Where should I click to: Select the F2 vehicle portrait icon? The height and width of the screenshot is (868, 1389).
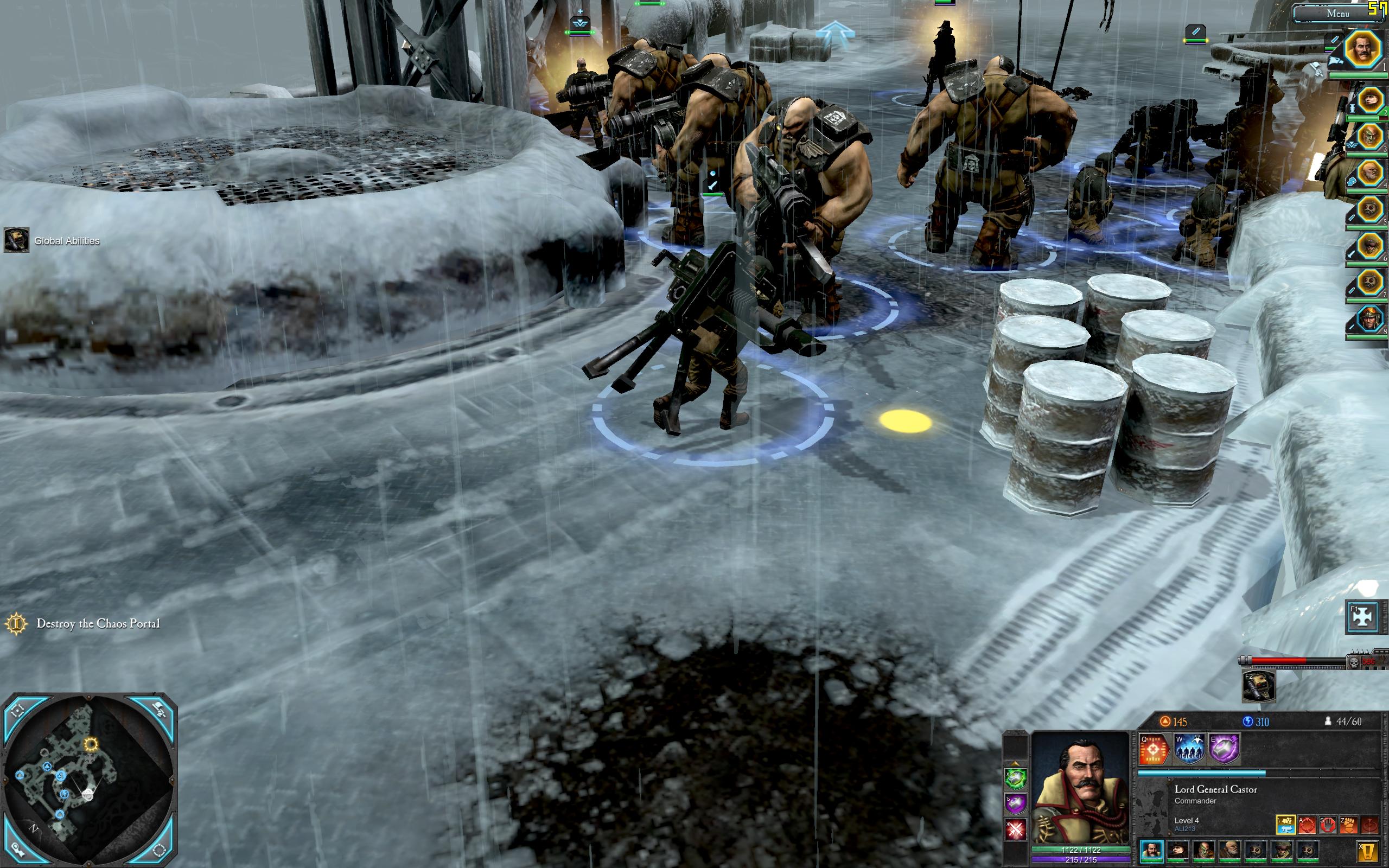pyautogui.click(x=1258, y=687)
